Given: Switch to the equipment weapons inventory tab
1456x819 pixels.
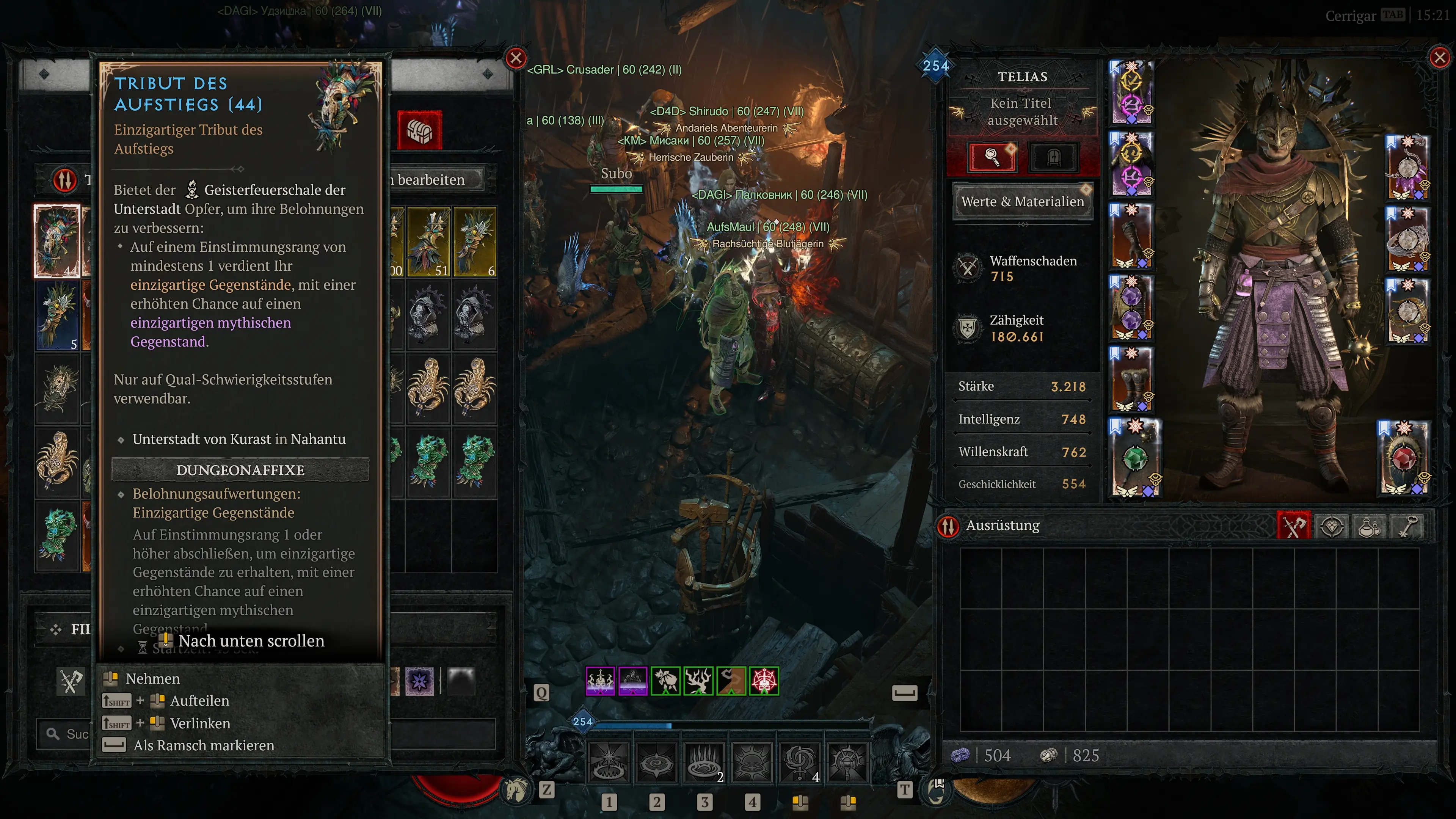Looking at the screenshot, I should pos(1293,526).
